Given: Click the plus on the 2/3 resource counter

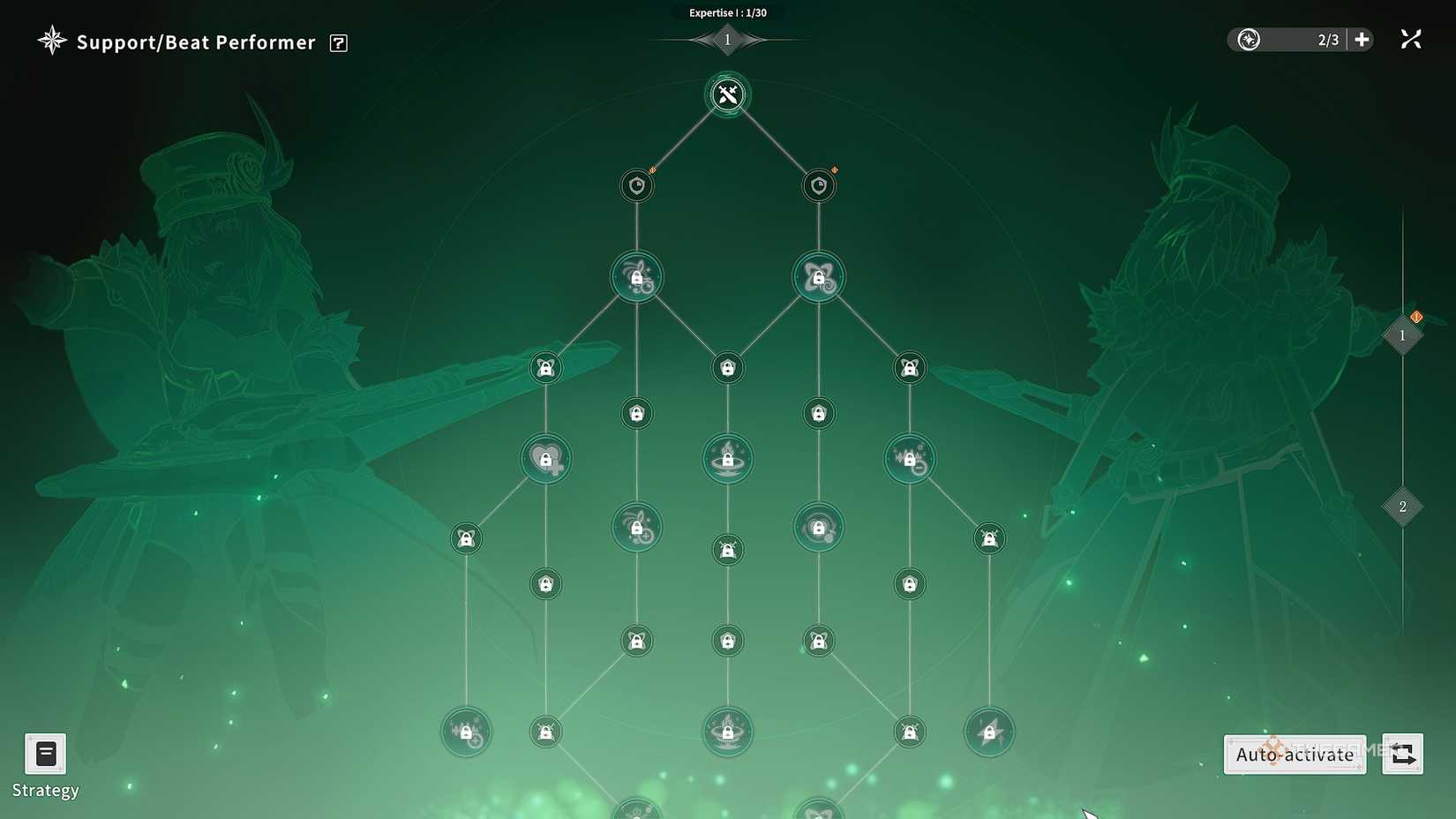Looking at the screenshot, I should (x=1361, y=39).
